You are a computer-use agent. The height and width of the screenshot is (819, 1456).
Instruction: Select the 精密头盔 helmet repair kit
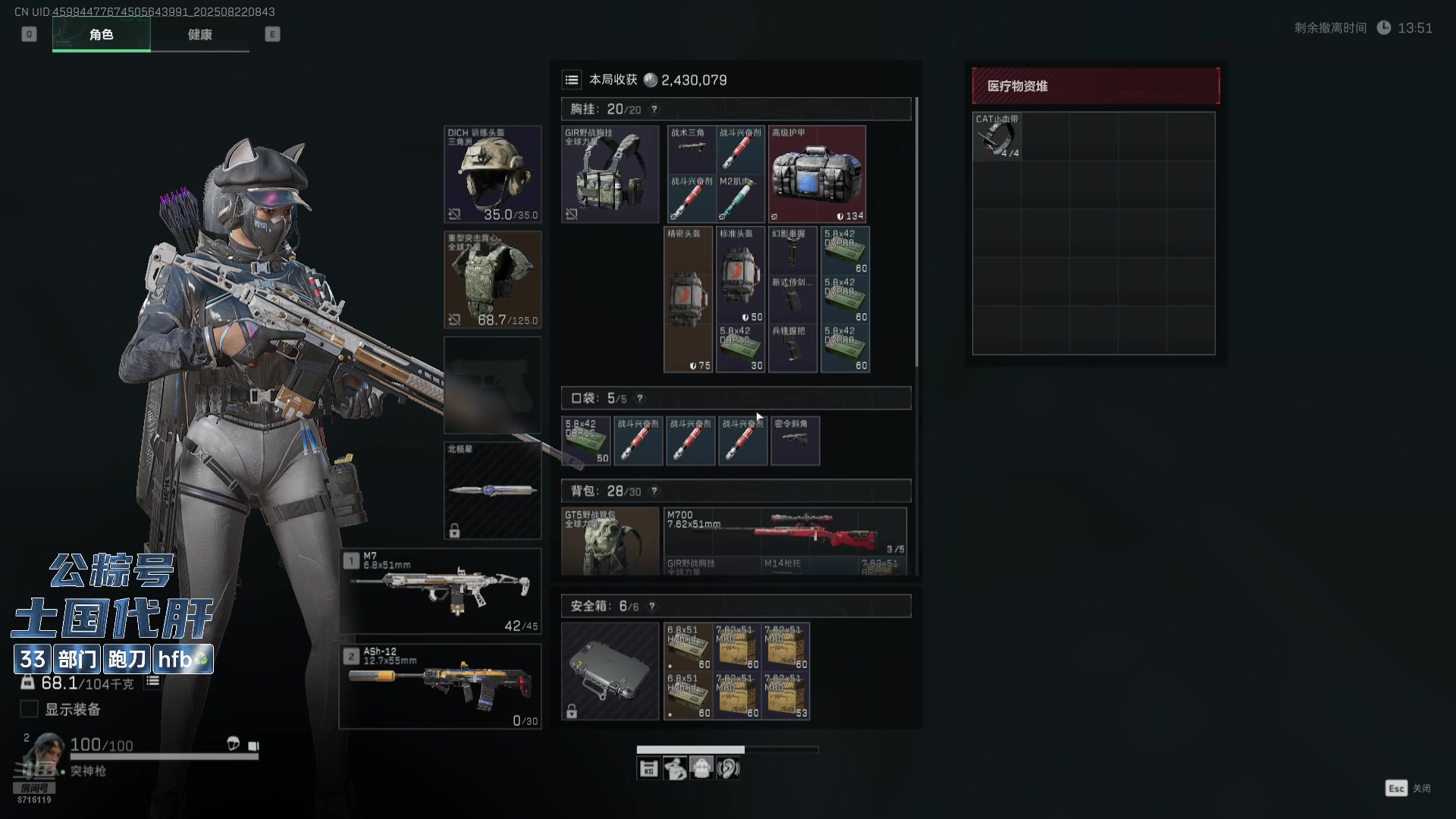click(x=688, y=300)
